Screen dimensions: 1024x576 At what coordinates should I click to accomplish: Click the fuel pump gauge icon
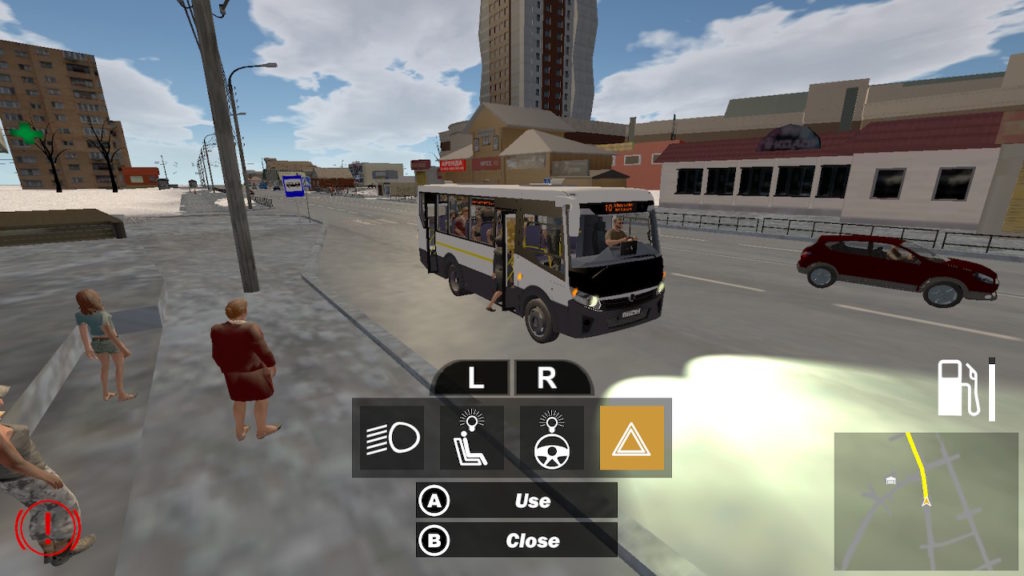957,388
